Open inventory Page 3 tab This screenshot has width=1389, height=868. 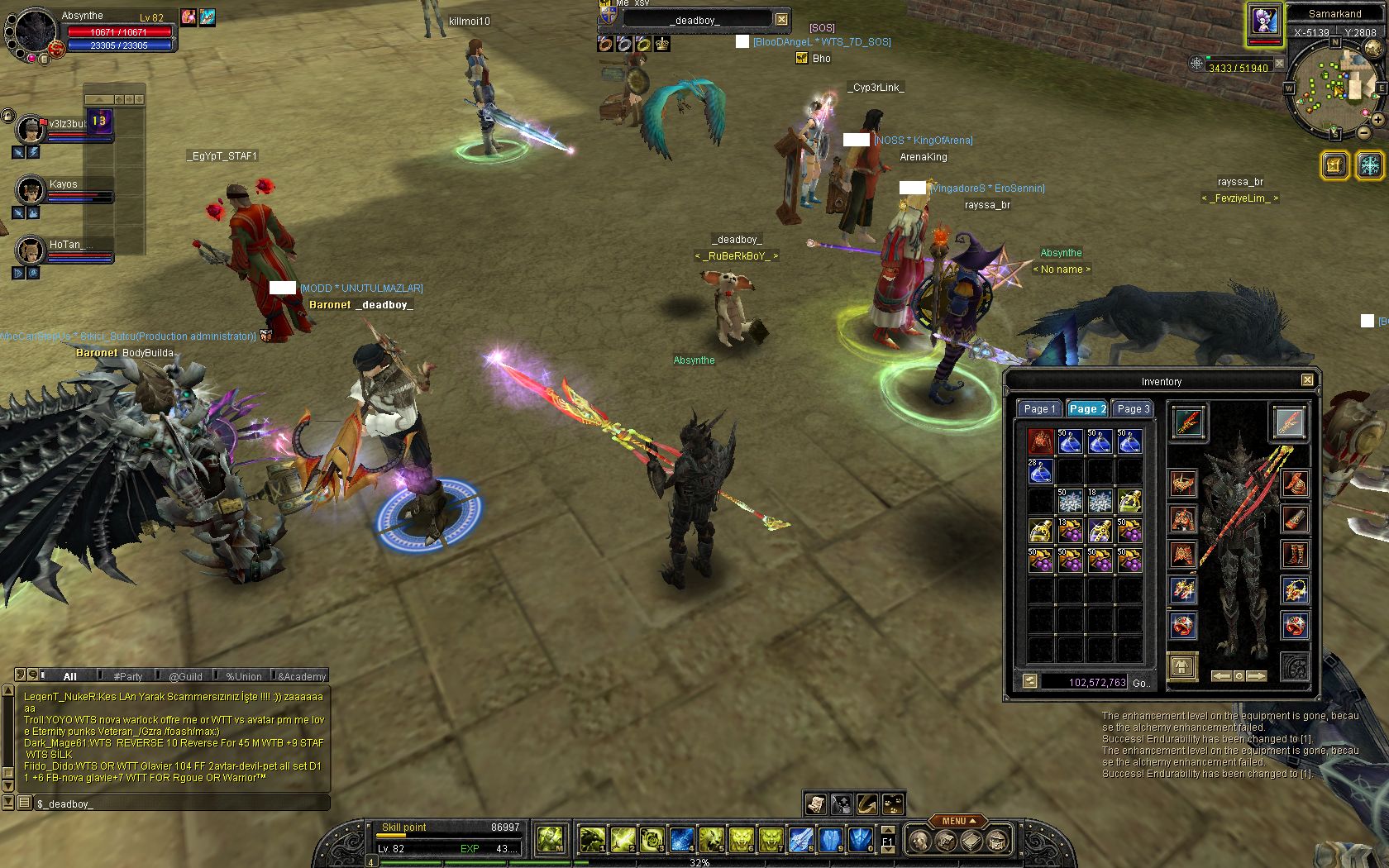1133,408
